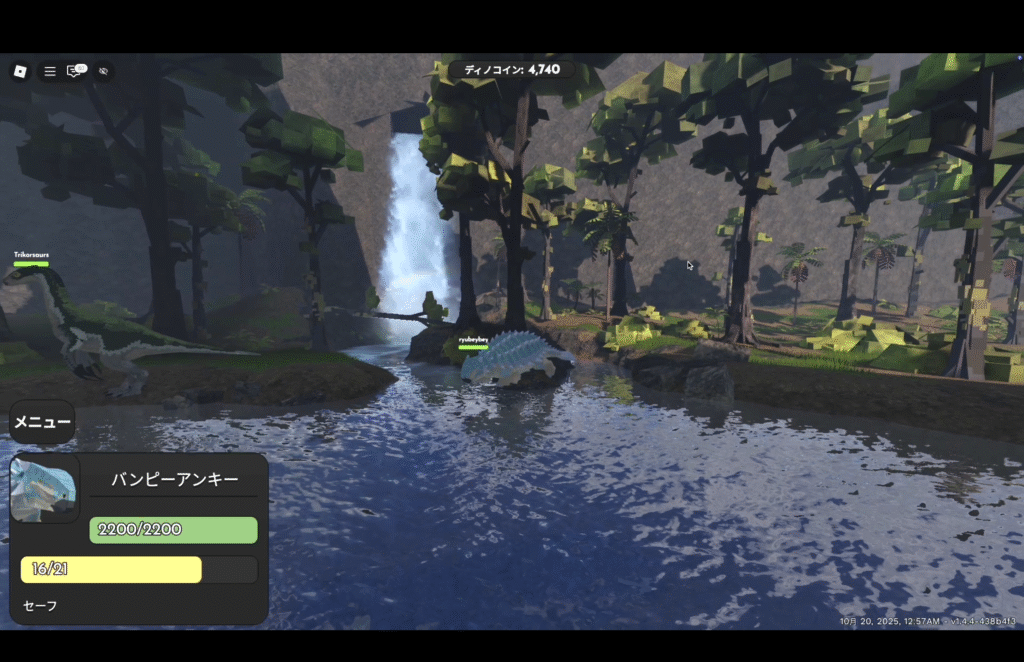Toggle the crossed-out eye icon
Viewport: 1024px width, 662px height.
[103, 71]
